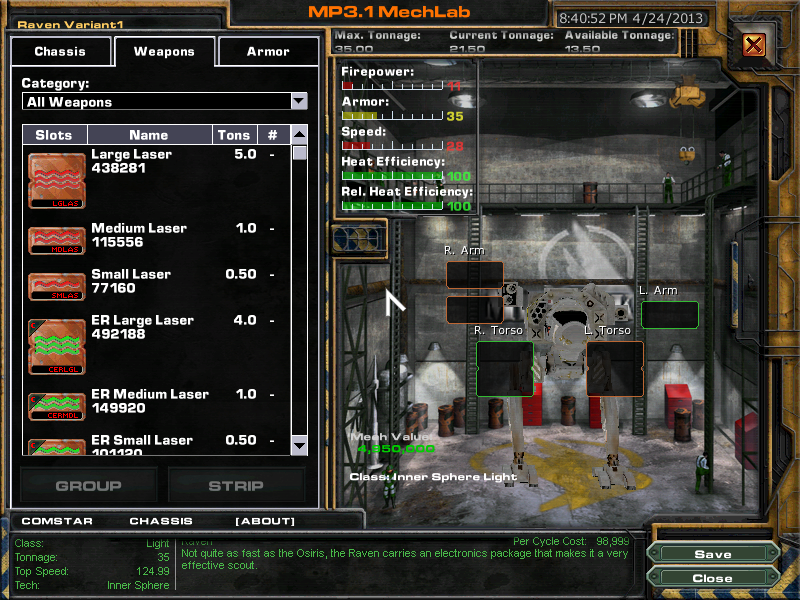Select the Weapons tab
This screenshot has width=800, height=600.
pos(164,51)
